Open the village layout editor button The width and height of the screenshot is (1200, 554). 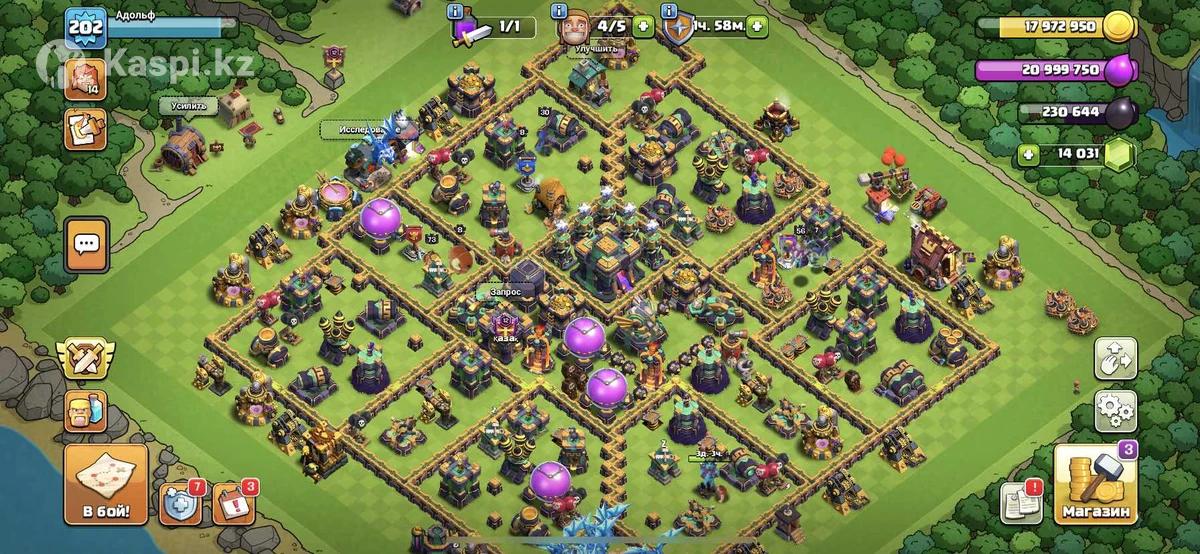(x=1116, y=358)
